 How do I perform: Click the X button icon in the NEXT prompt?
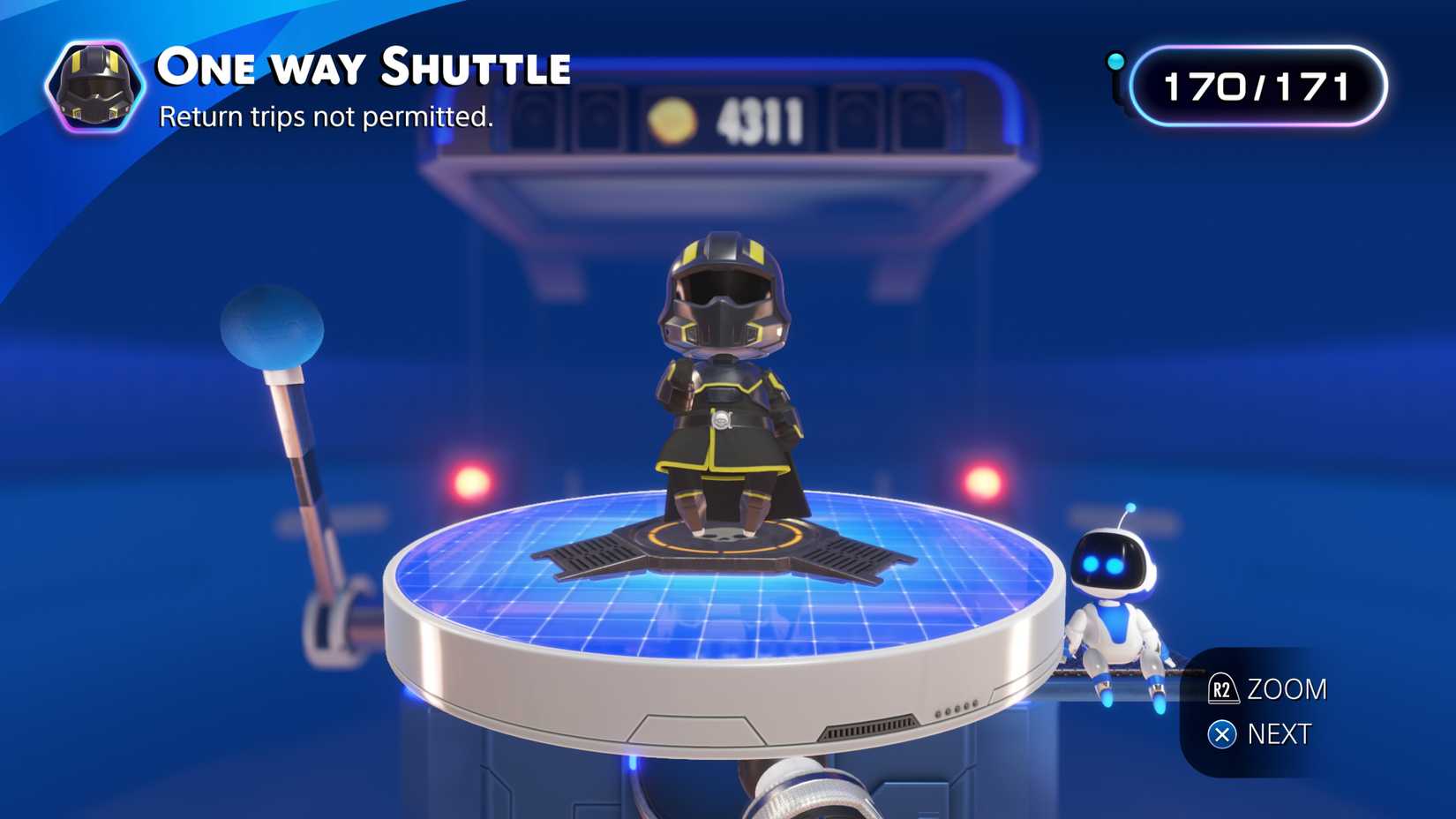(1222, 733)
